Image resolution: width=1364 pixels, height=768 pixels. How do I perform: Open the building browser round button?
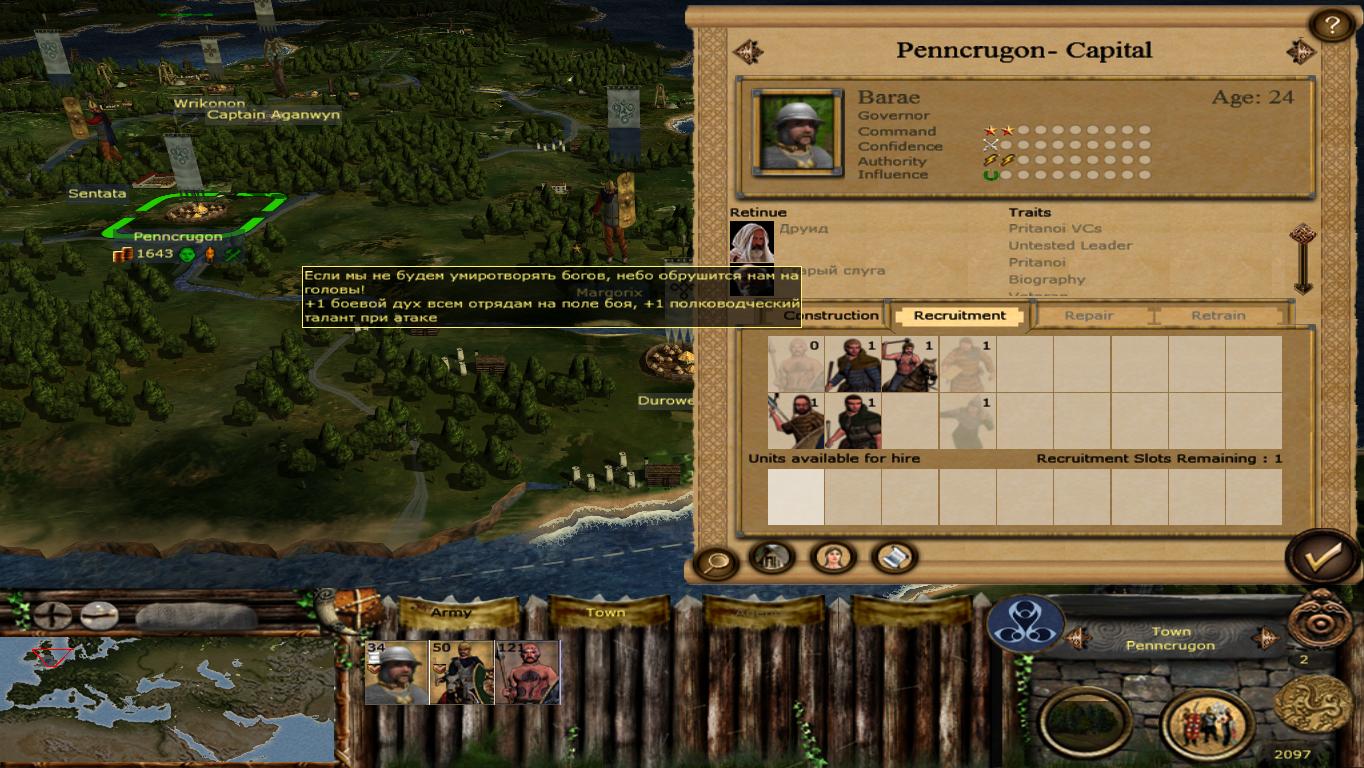pos(772,557)
